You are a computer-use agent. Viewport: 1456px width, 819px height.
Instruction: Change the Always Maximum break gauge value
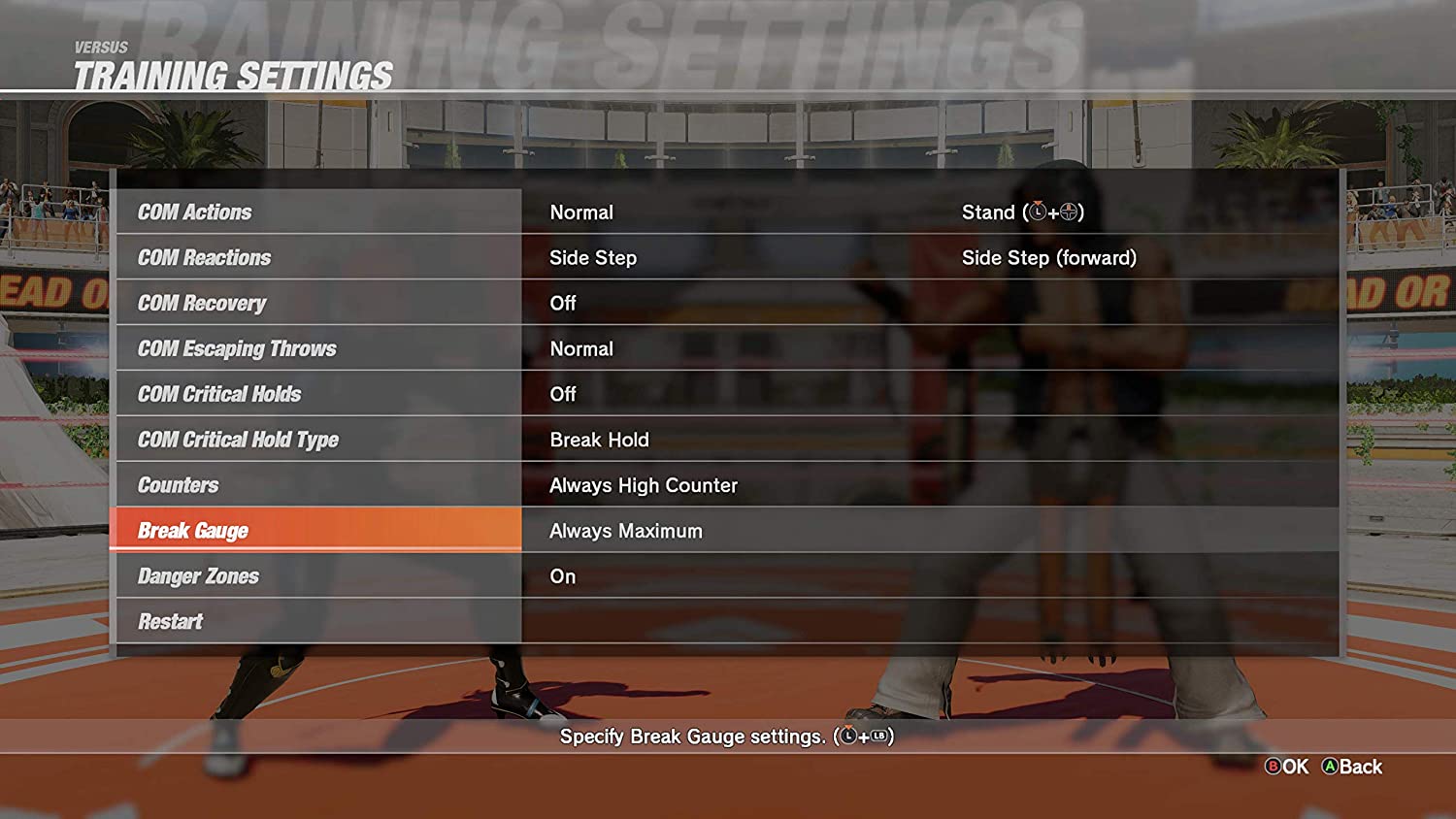[626, 531]
